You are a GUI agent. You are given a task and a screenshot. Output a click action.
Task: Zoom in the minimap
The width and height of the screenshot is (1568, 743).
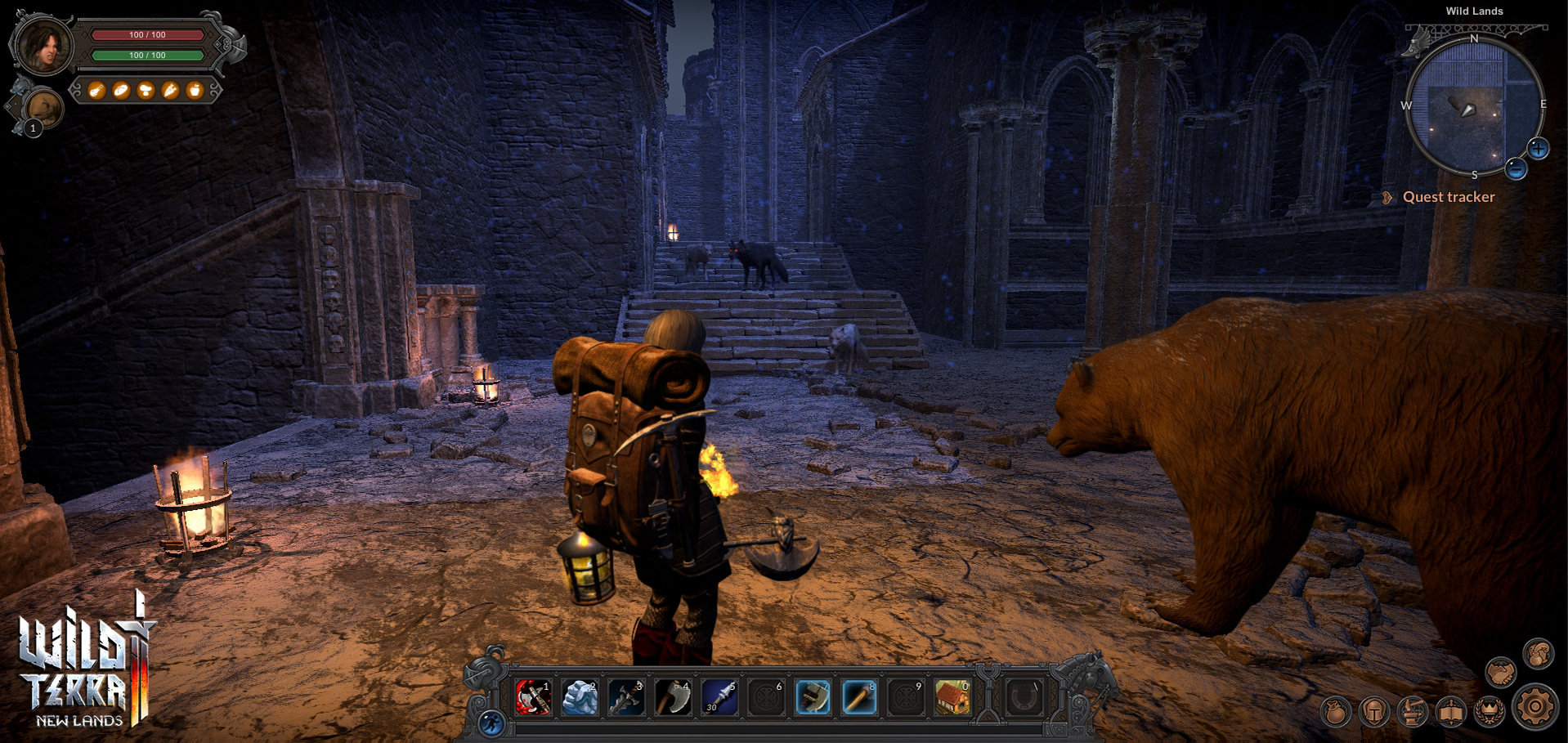[x=1539, y=149]
